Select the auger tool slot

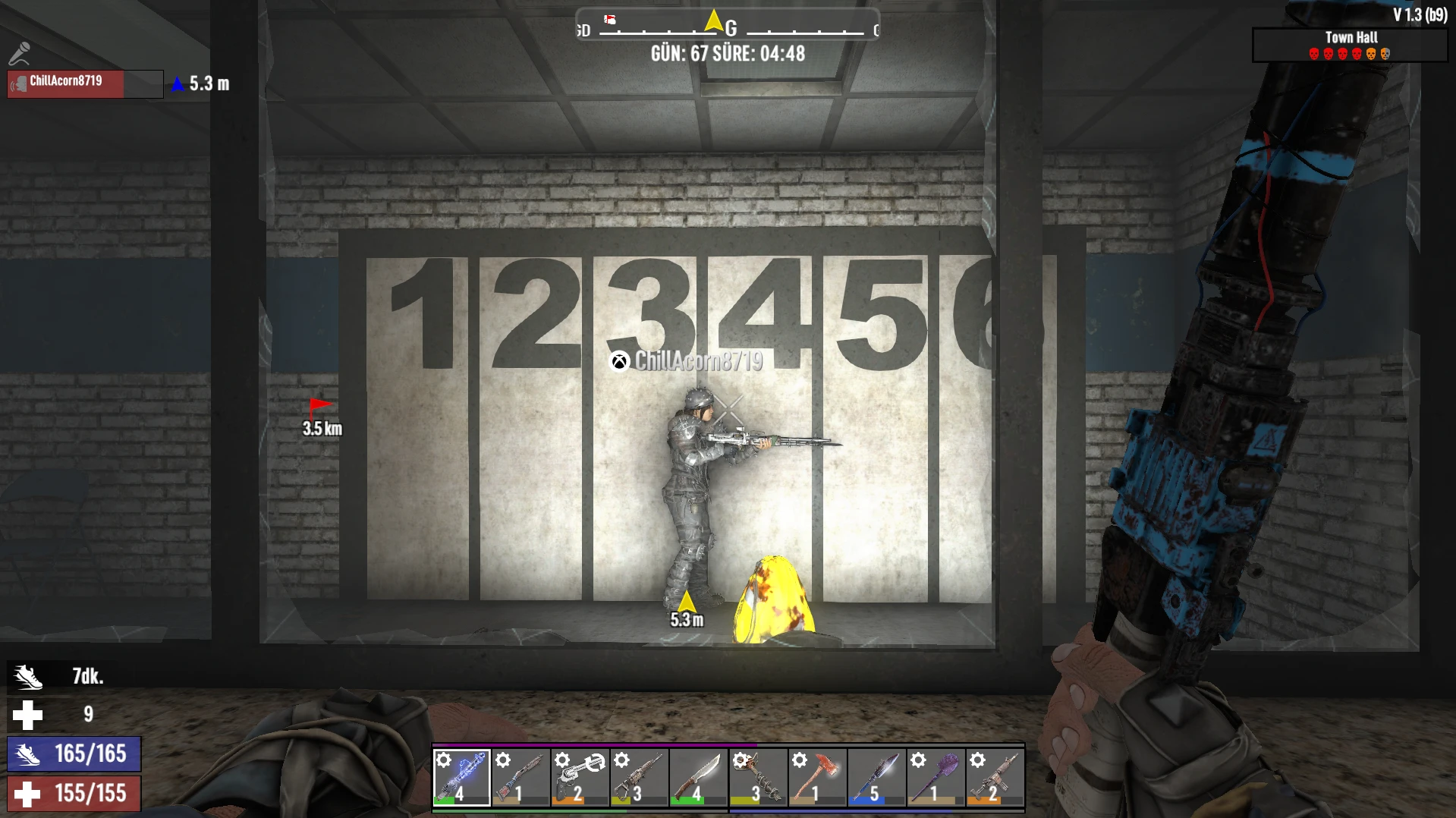[x=757, y=777]
